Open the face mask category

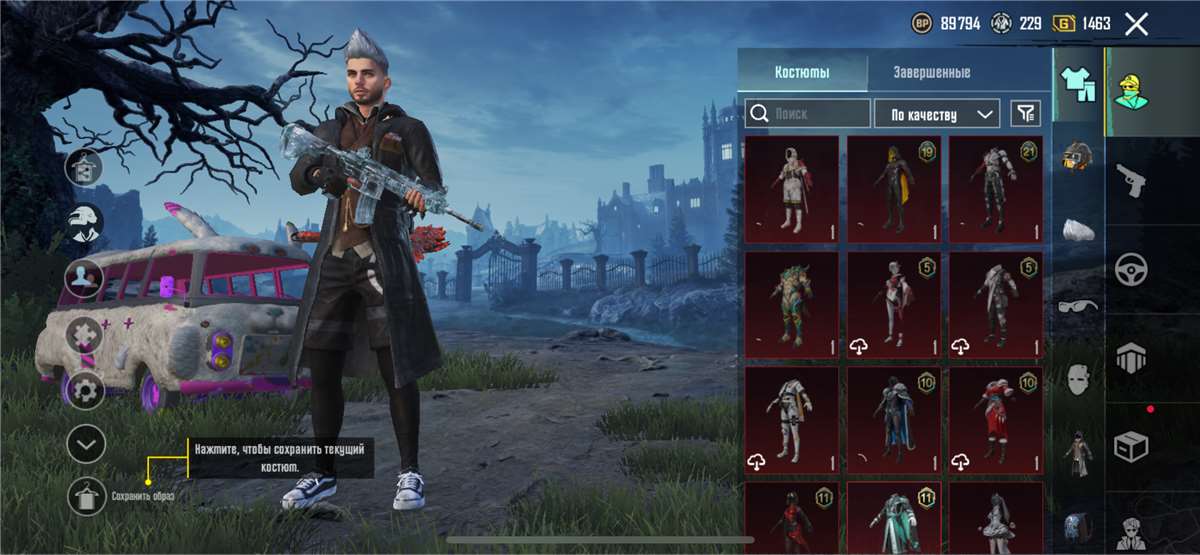click(x=1078, y=379)
